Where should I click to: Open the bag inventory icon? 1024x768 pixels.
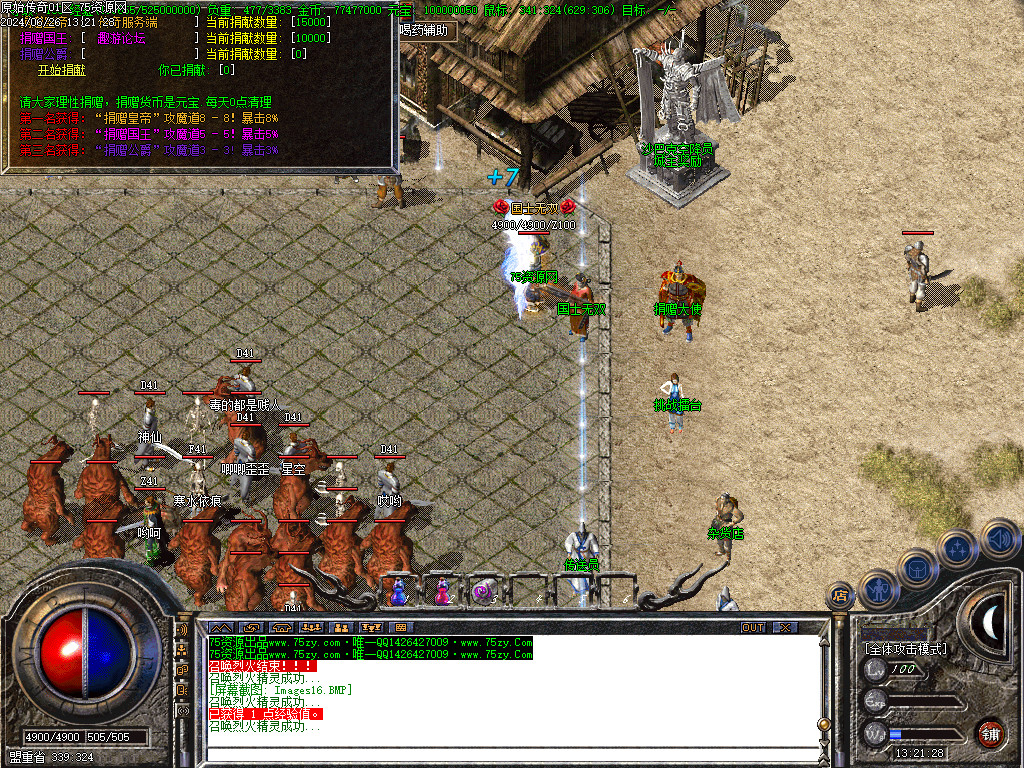tap(918, 568)
